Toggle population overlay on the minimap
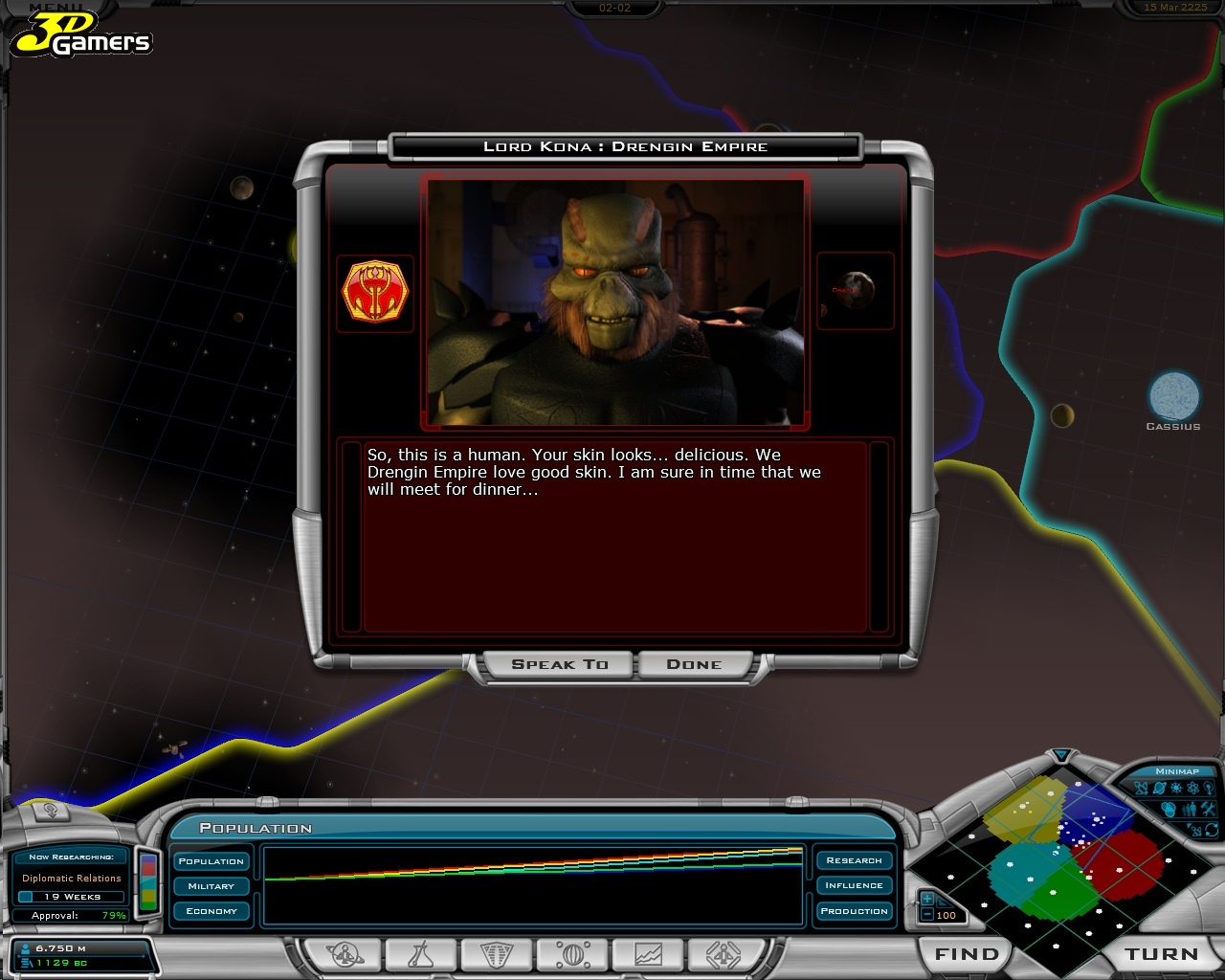Image resolution: width=1225 pixels, height=980 pixels. coord(1189,809)
